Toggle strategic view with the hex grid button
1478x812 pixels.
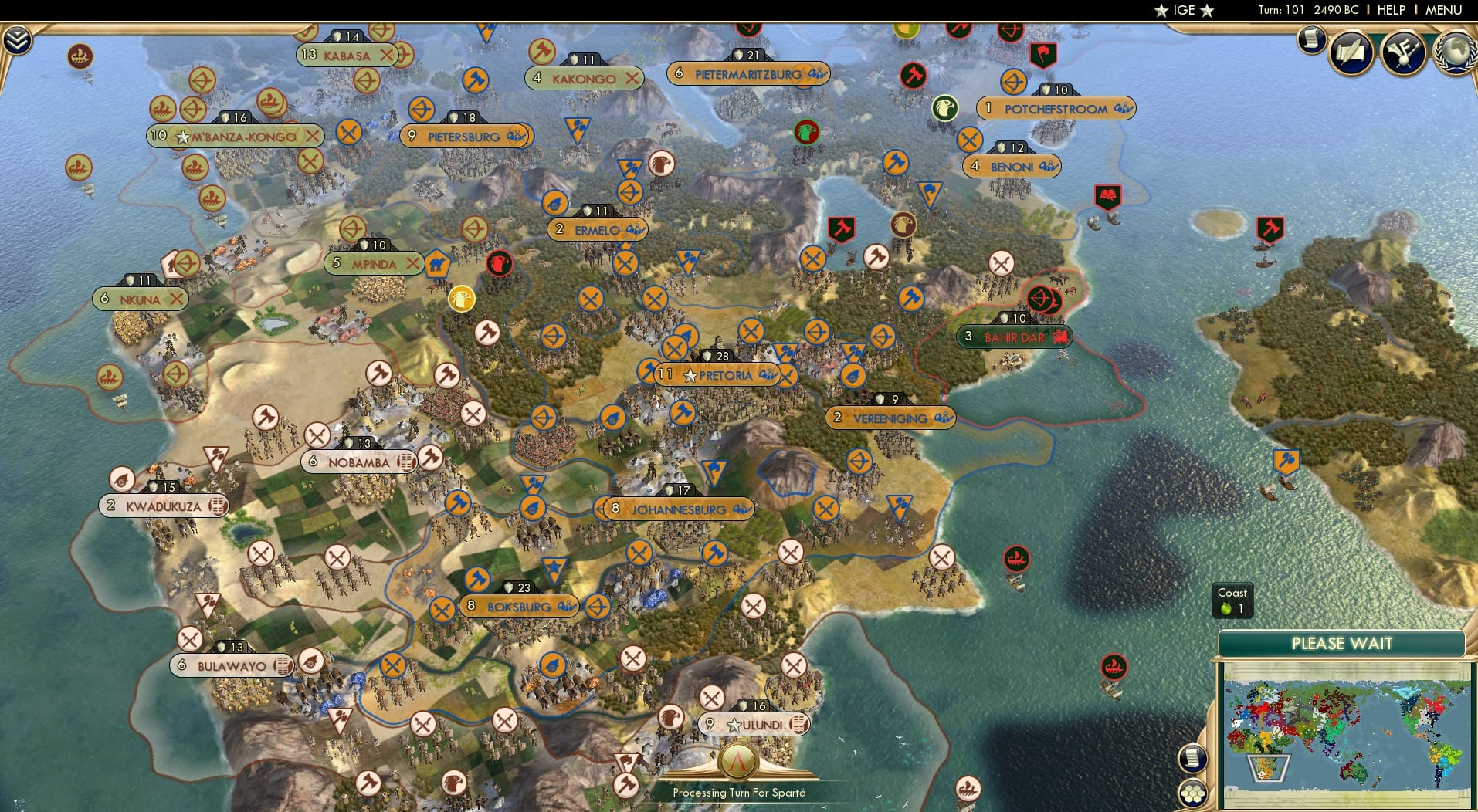coord(1194,791)
